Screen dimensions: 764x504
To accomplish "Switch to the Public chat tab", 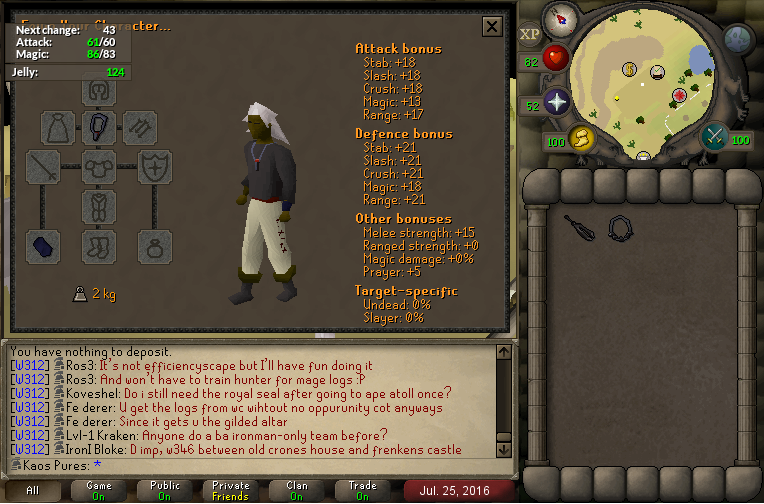I will [165, 491].
